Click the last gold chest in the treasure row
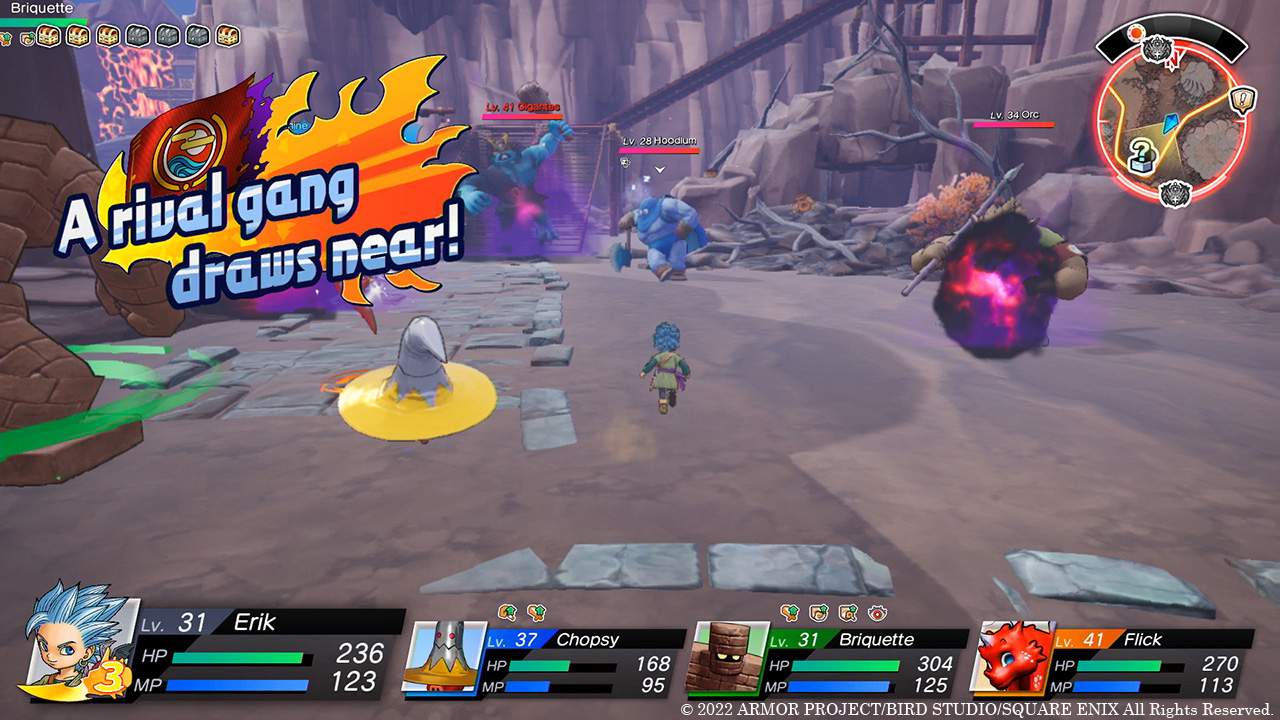Screen dimensions: 1280x720 pyautogui.click(x=227, y=35)
